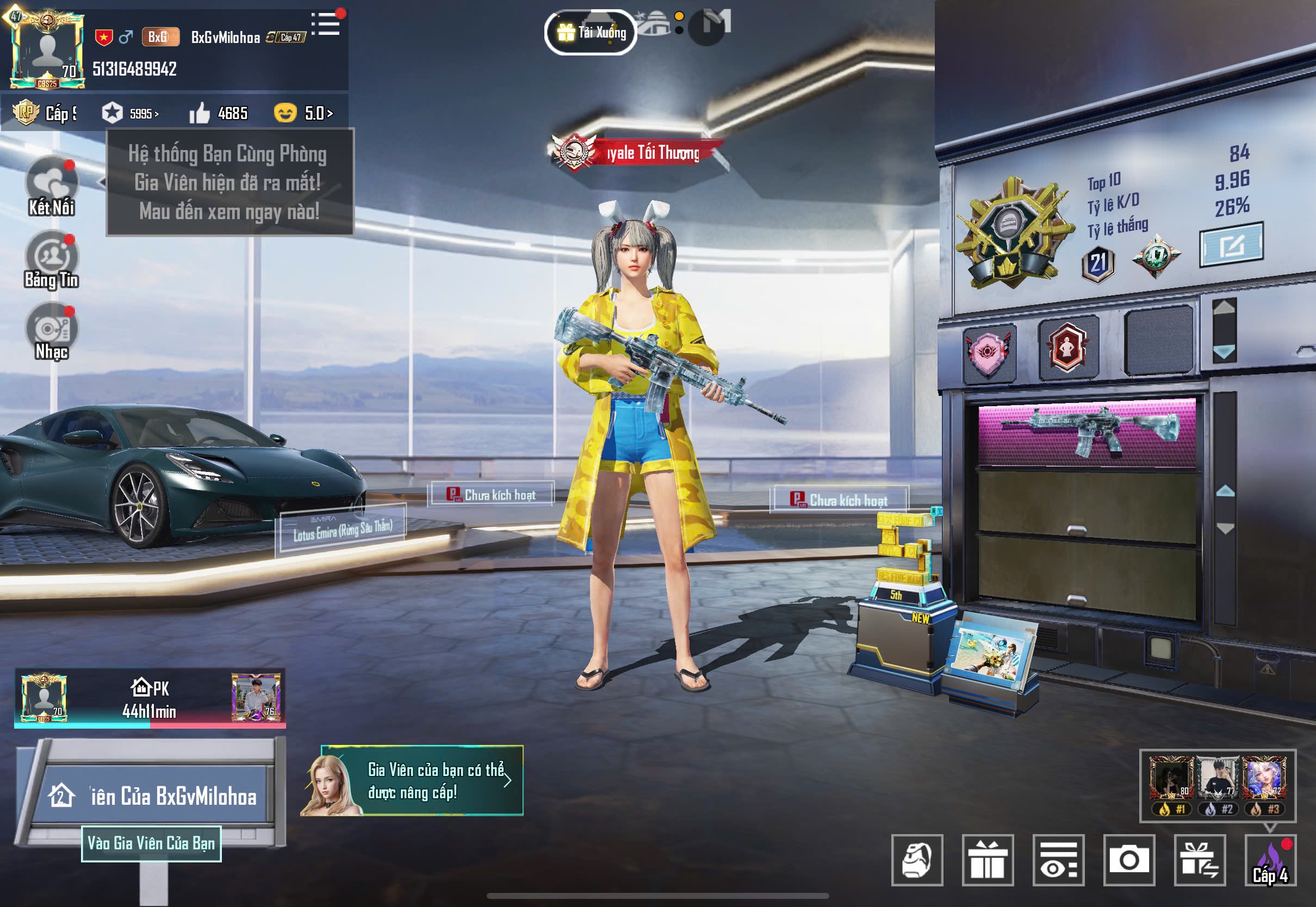This screenshot has width=1316, height=907.
Task: Open the PK 44h11min home battle panel
Action: coord(150,698)
